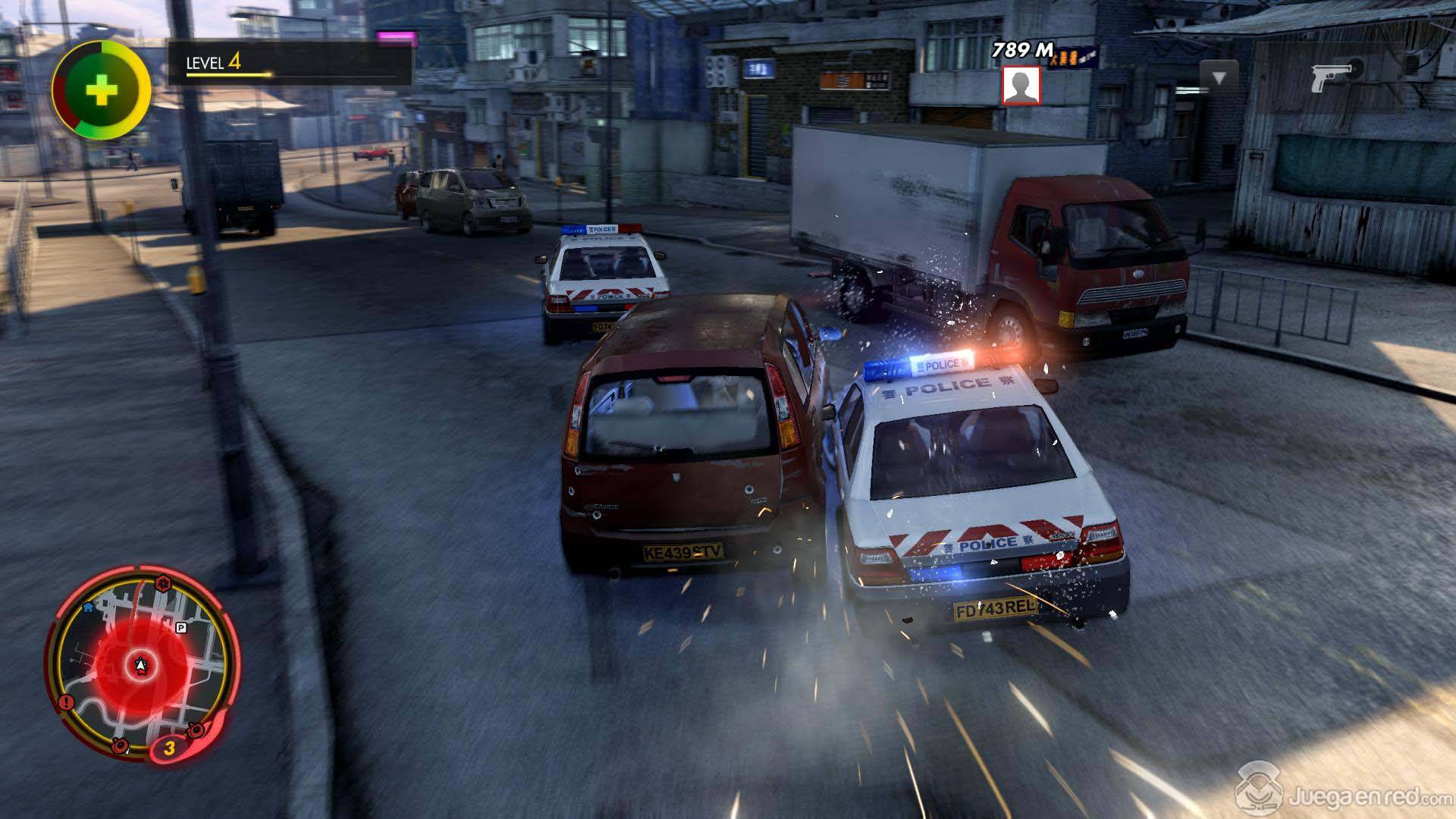This screenshot has height=819, width=1456.
Task: Click the player arrow on the minimap
Action: click(140, 666)
